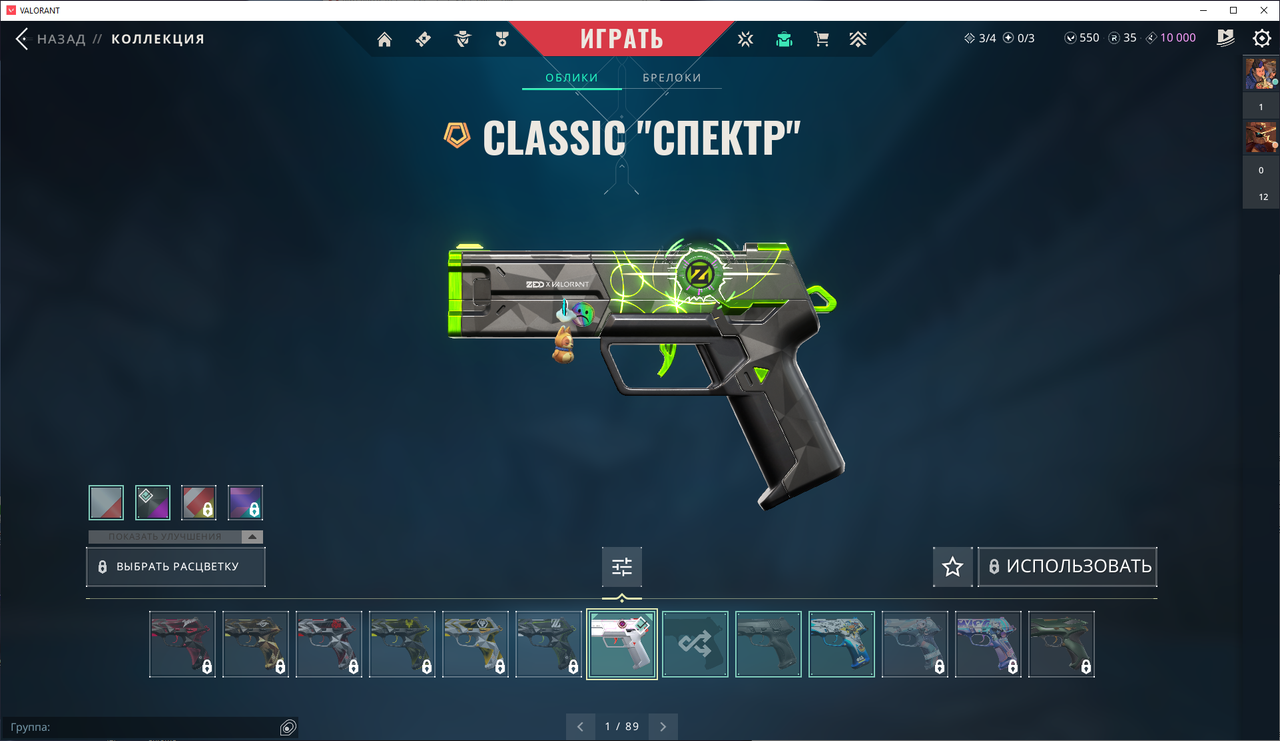Switch to the БРЕЛОКИ tab
The image size is (1280, 741).
(671, 77)
